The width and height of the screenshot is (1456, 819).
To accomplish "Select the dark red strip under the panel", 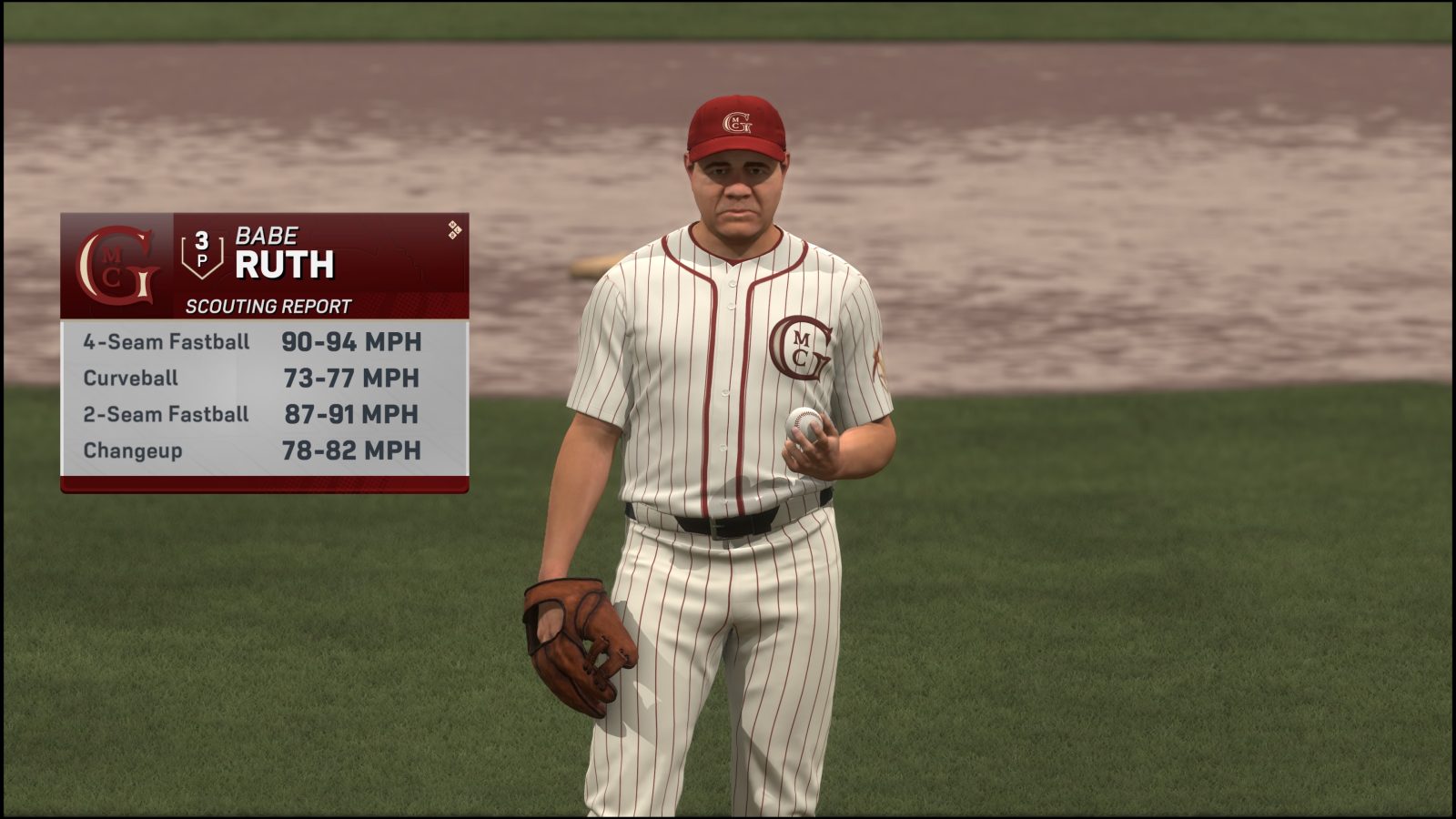I will coord(264,484).
